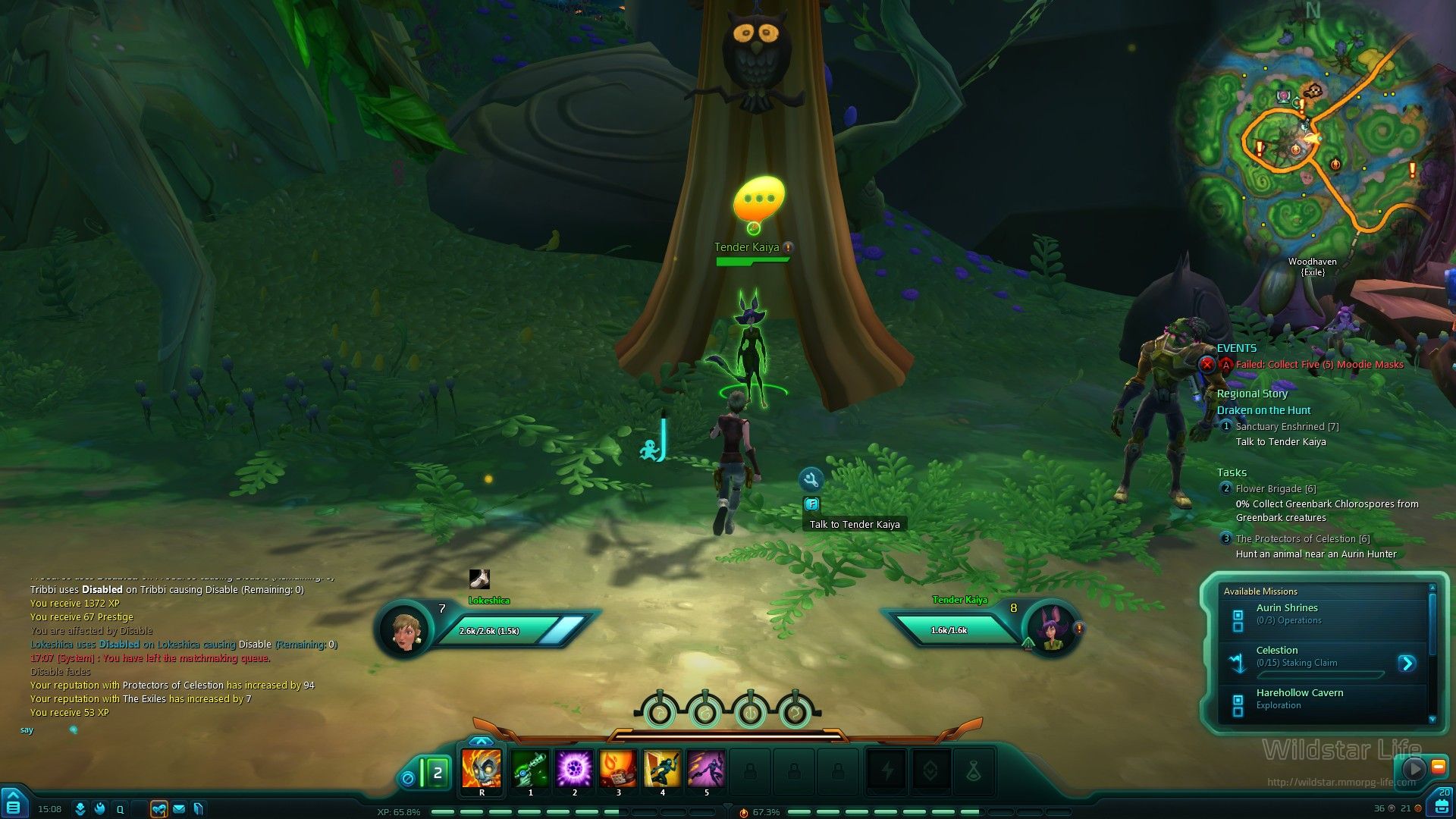Activate the flaming skull ability on R

click(482, 769)
